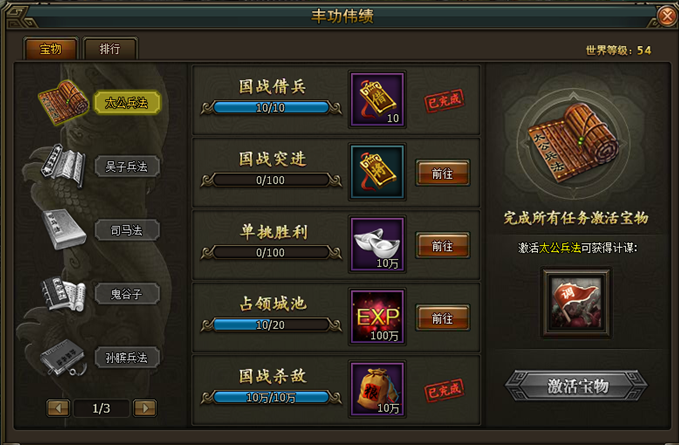Click 前往 for the 国战突进 task
Viewport: 679px width, 445px height.
(442, 172)
